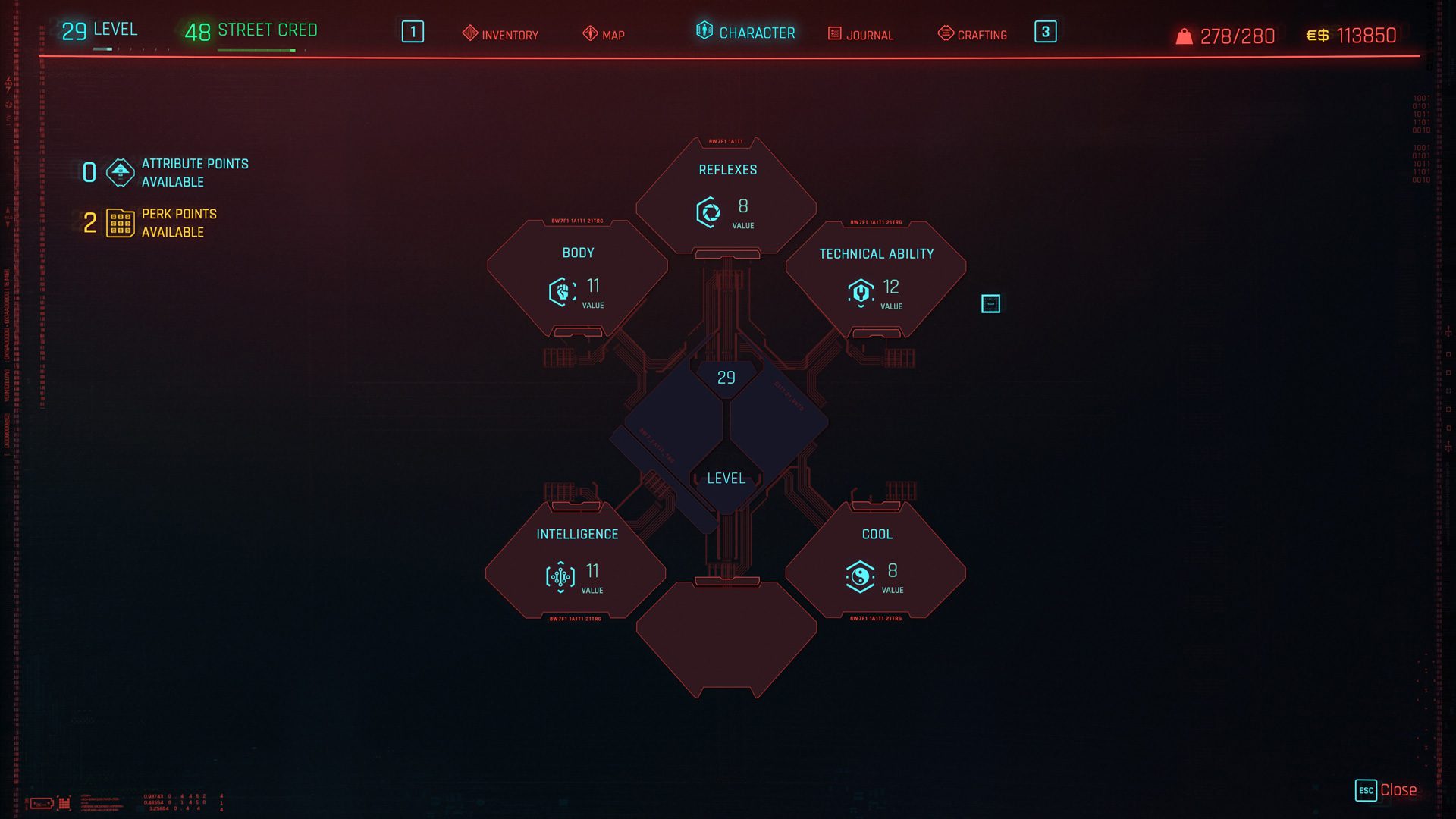The height and width of the screenshot is (819, 1456).
Task: Open the Inventory tab
Action: [x=500, y=34]
